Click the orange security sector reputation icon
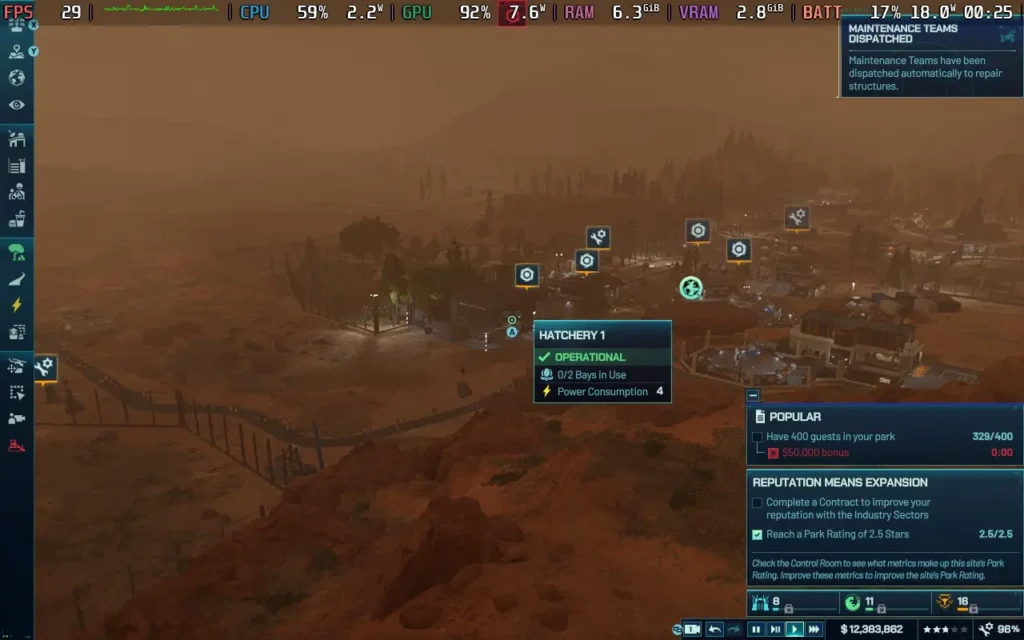This screenshot has width=1024, height=640. [x=947, y=603]
